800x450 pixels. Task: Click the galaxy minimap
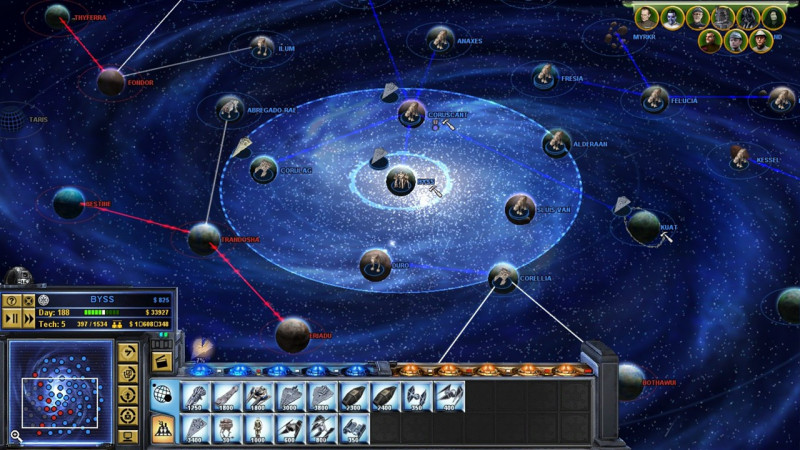coord(58,387)
